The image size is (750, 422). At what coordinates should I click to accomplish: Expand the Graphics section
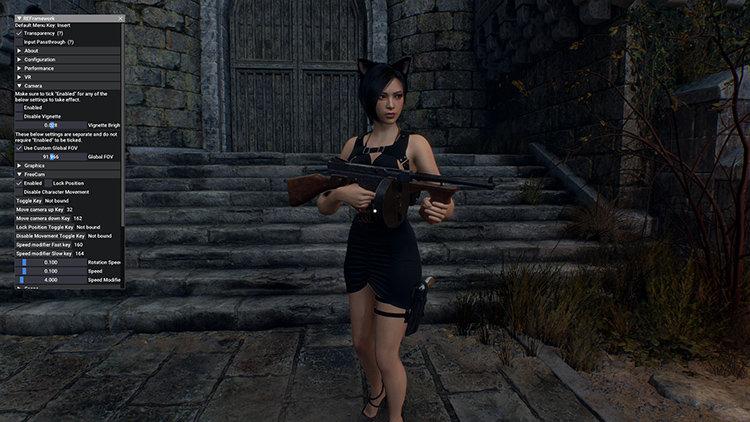tap(19, 166)
